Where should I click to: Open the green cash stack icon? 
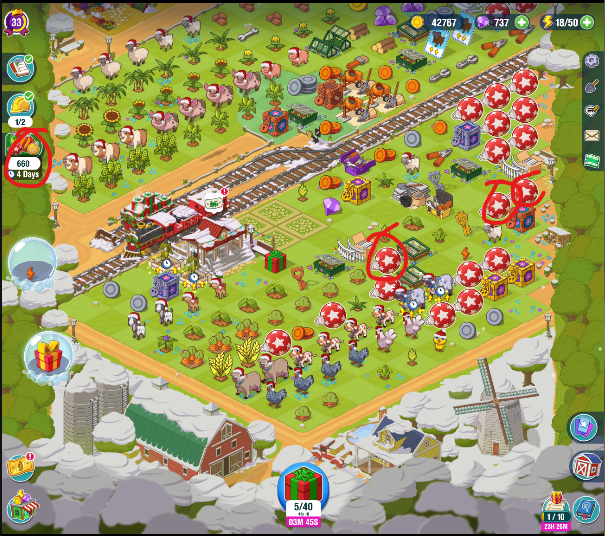592,160
